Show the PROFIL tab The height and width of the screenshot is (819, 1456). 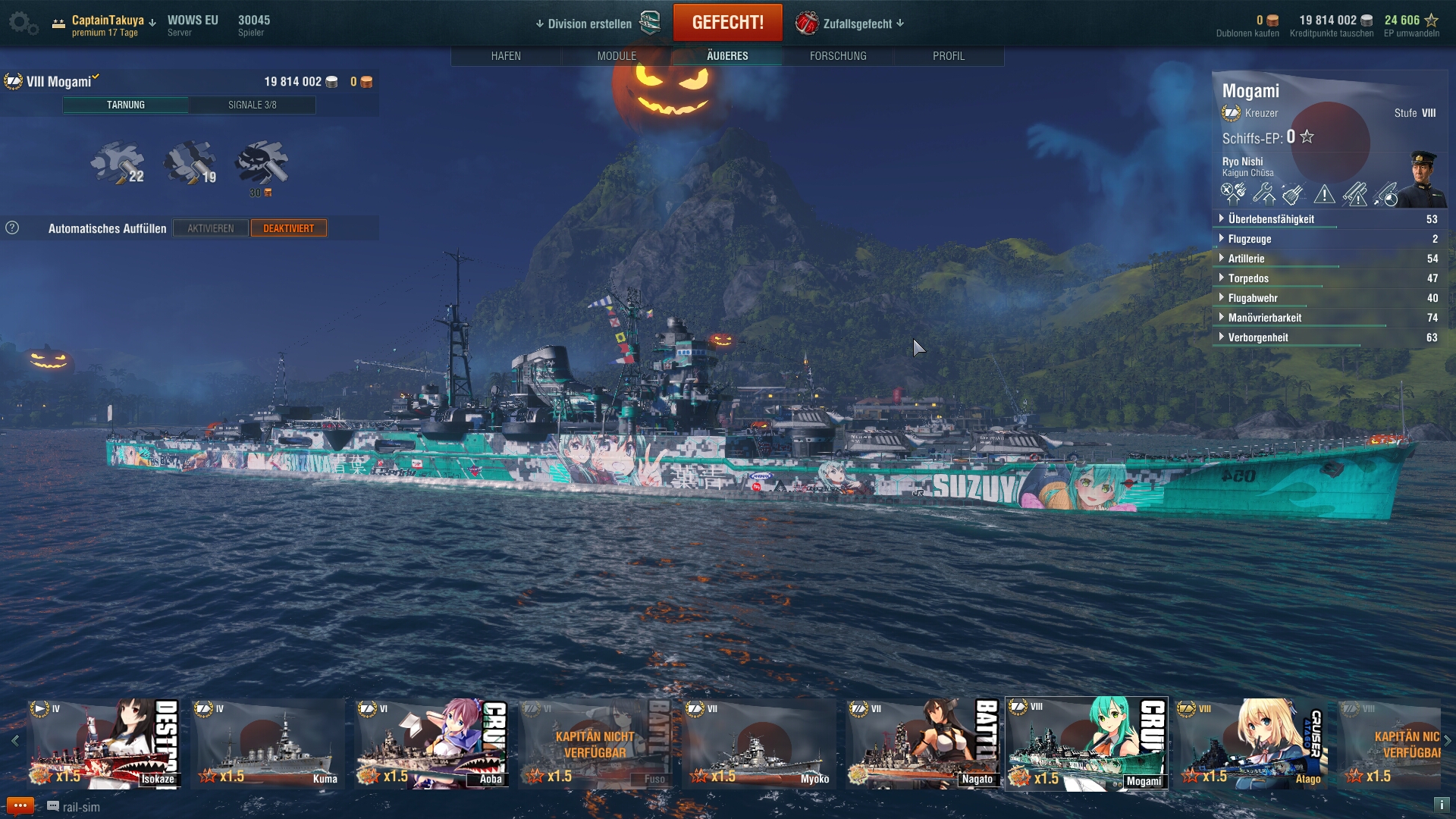[949, 56]
